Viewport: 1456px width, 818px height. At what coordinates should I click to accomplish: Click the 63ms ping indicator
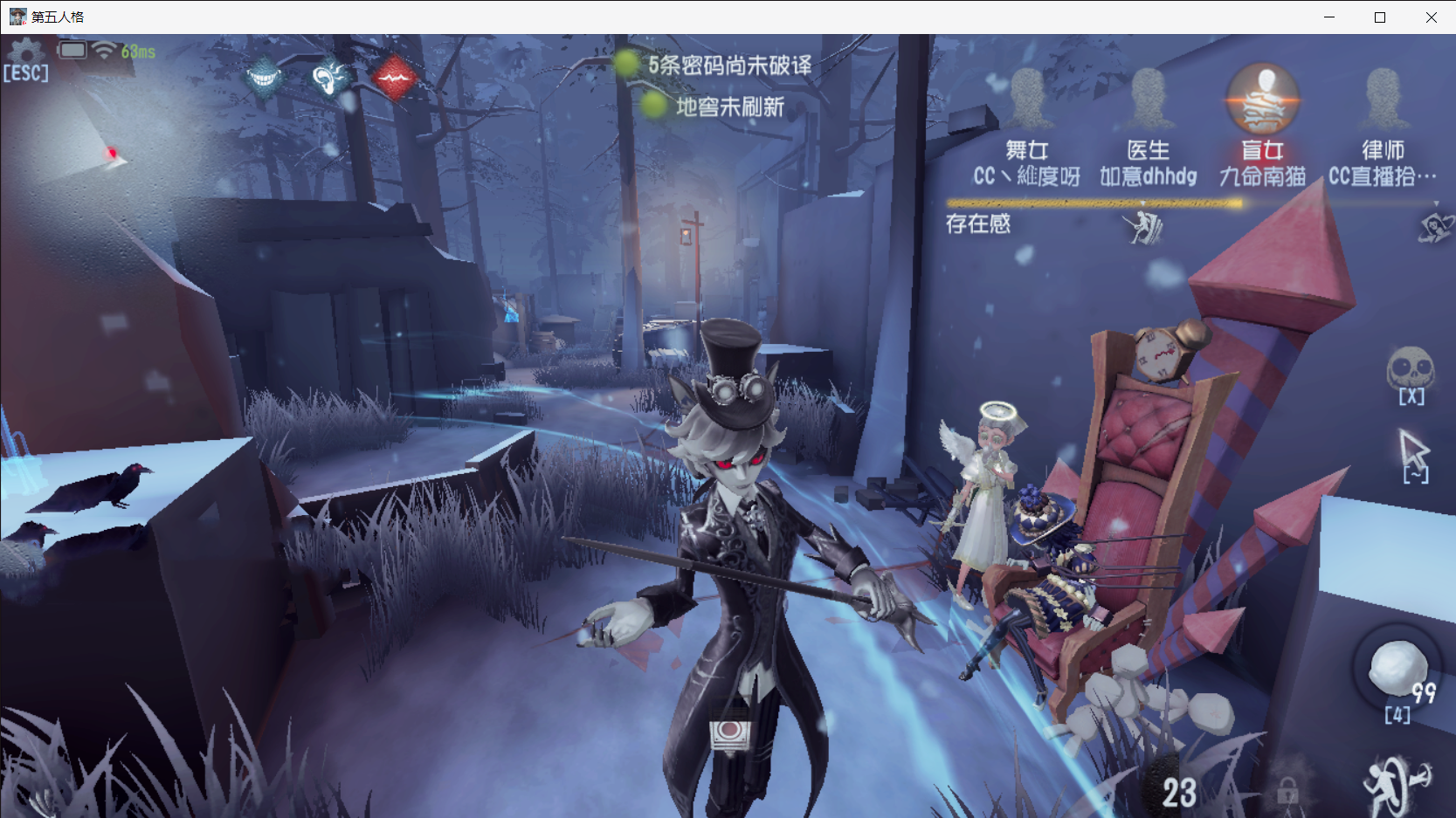pyautogui.click(x=137, y=51)
